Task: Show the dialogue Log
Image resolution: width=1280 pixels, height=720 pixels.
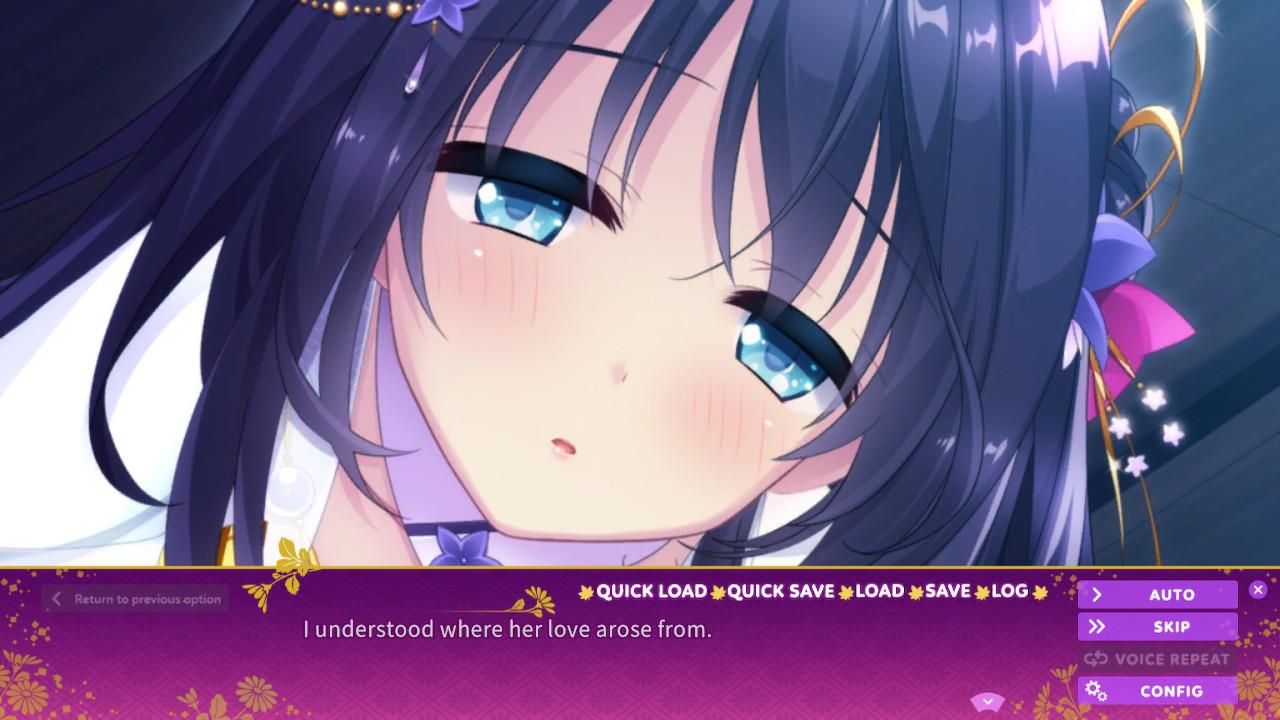Action: (x=1009, y=591)
